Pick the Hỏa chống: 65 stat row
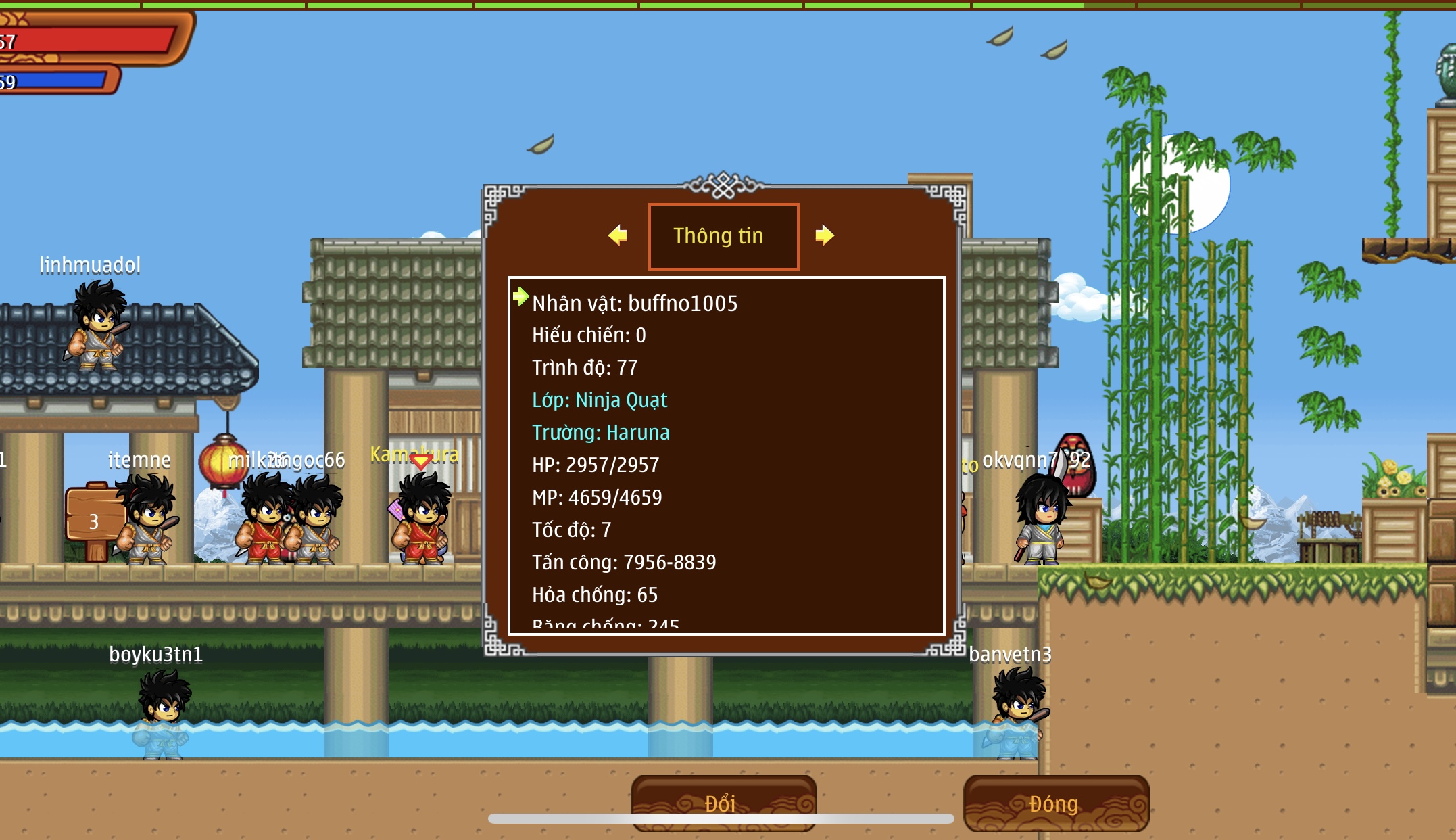The height and width of the screenshot is (840, 1456). 594,595
